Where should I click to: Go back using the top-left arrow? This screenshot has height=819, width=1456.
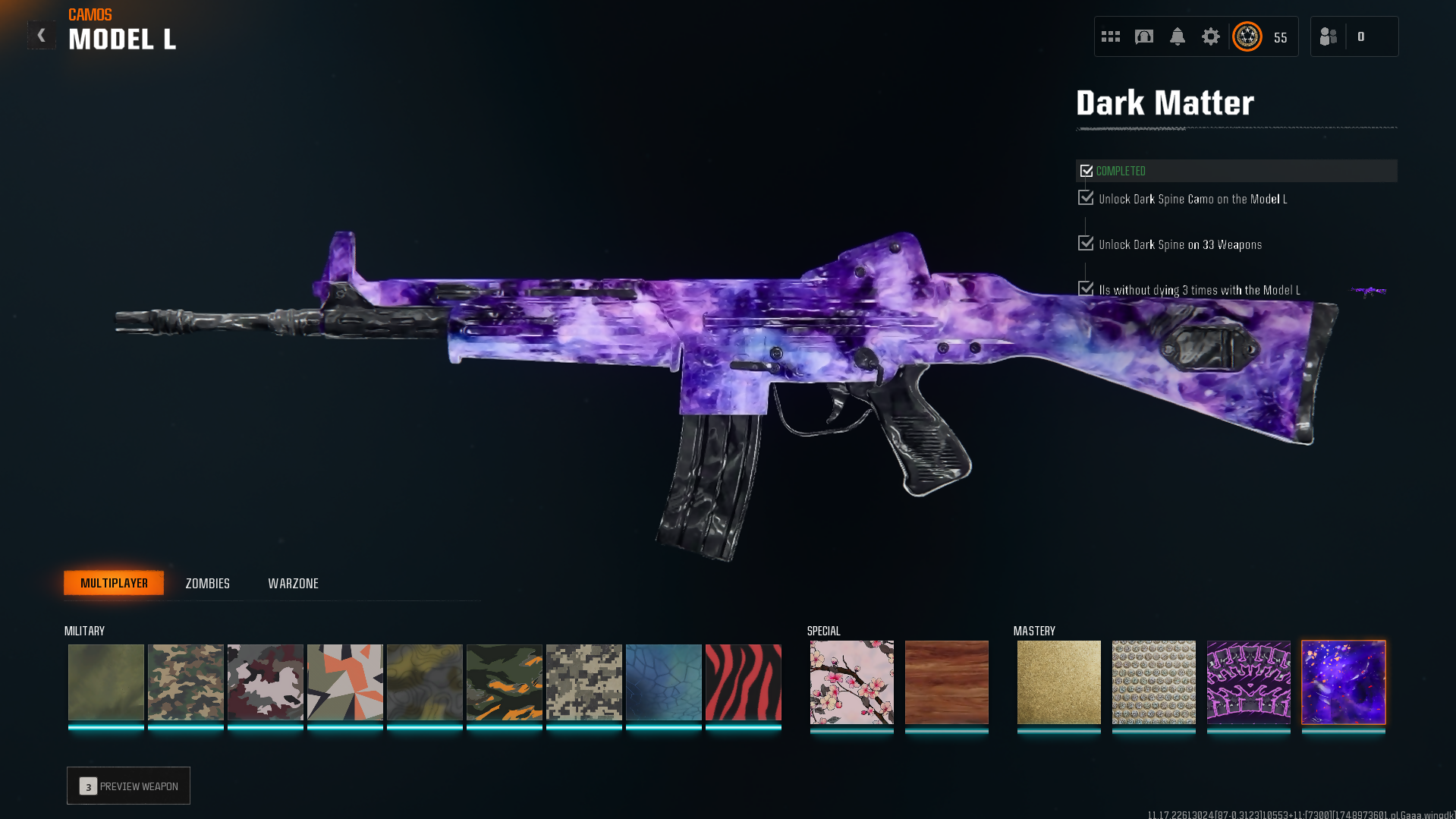[x=41, y=36]
